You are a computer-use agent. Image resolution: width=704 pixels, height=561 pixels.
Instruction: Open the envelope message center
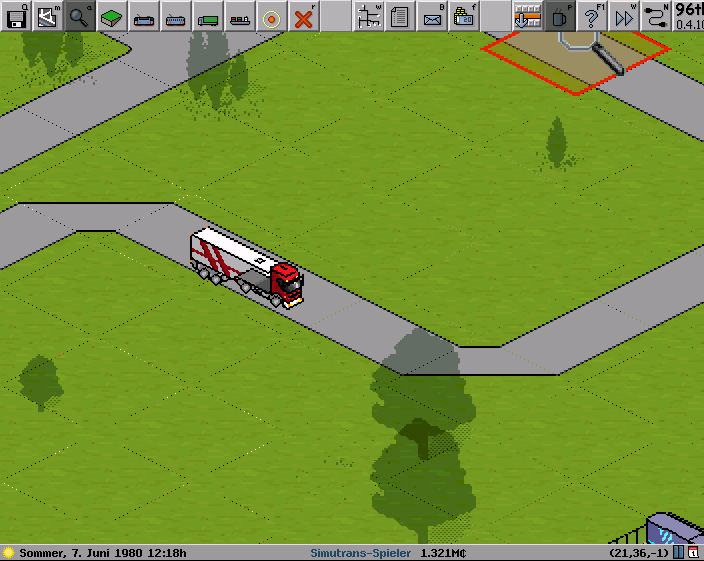432,16
